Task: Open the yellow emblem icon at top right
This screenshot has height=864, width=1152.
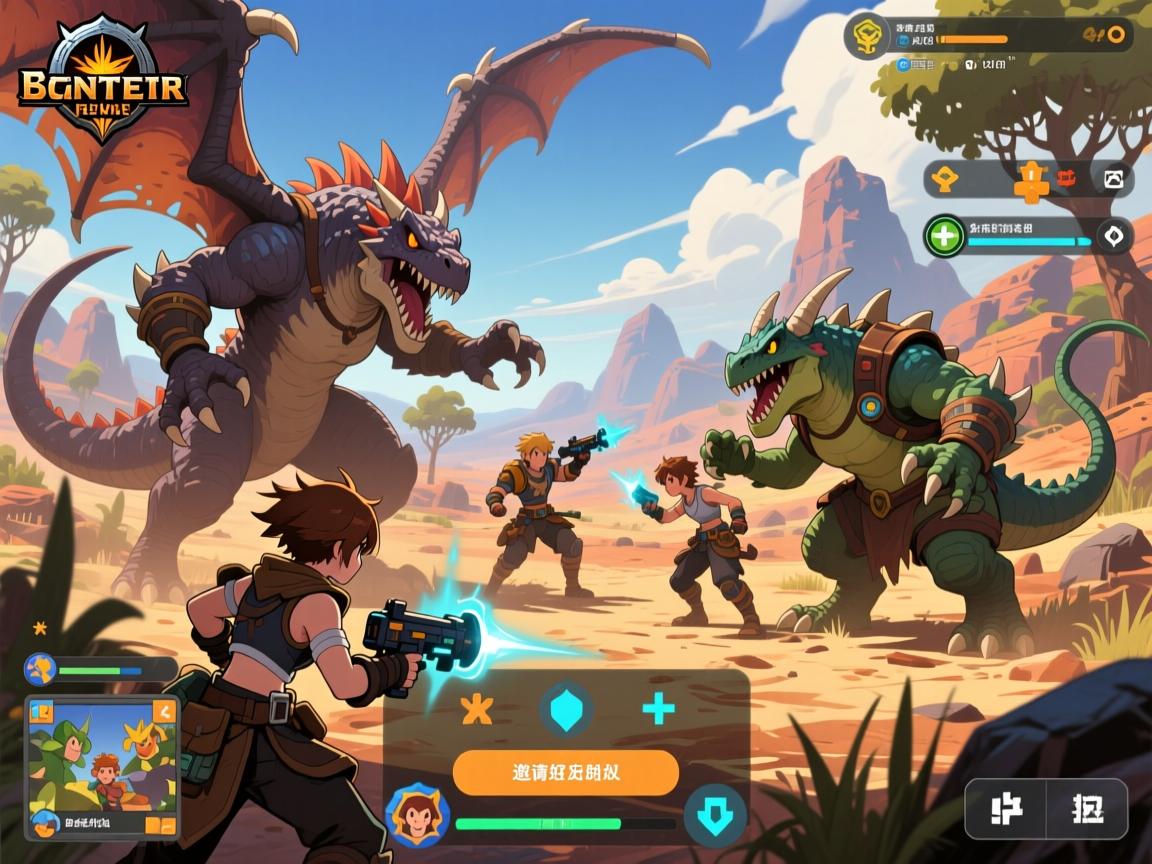Action: click(x=866, y=37)
